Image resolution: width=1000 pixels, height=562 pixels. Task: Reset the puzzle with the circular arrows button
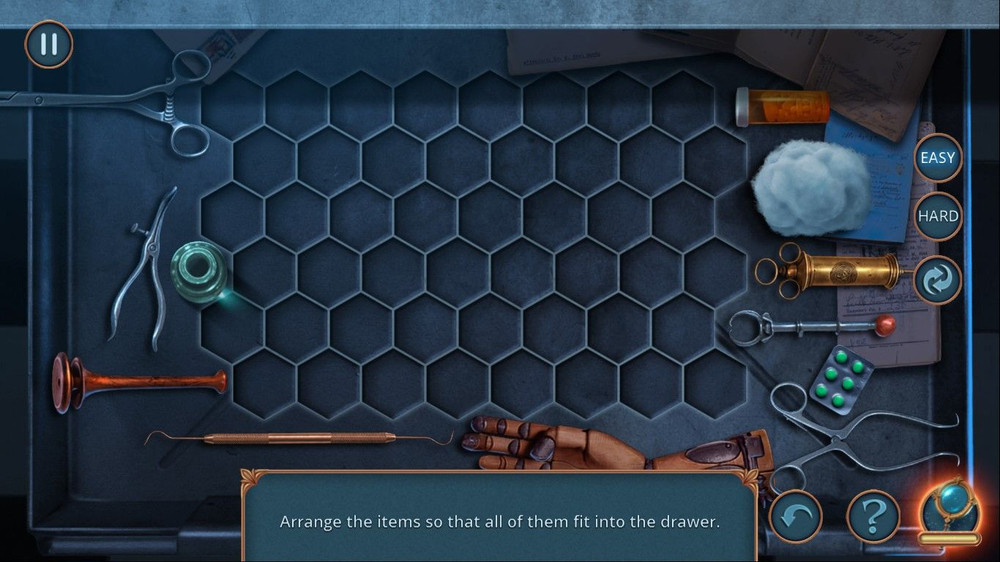point(938,279)
